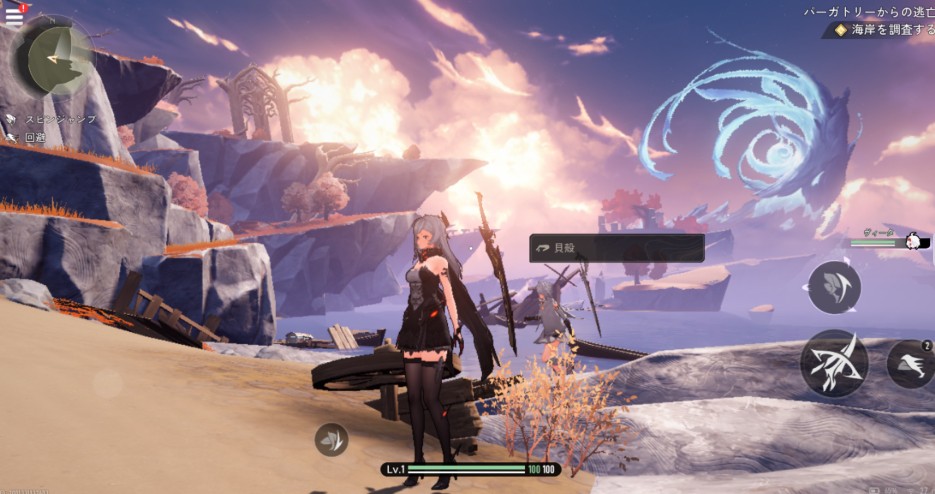Open the circular minimap
This screenshot has height=494, width=935.
(x=52, y=58)
